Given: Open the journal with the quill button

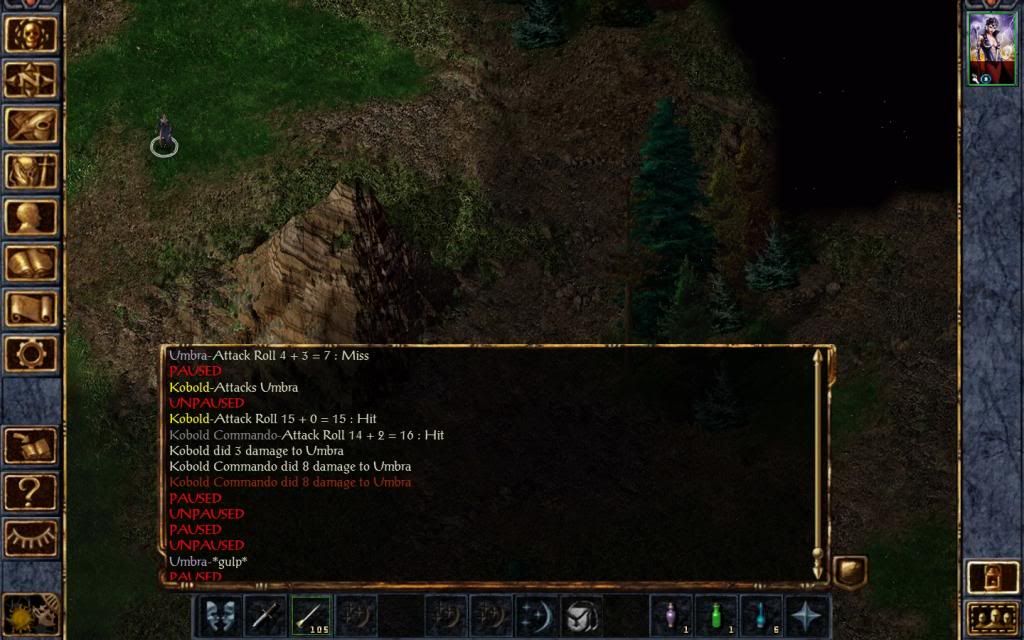Looking at the screenshot, I should (31, 125).
